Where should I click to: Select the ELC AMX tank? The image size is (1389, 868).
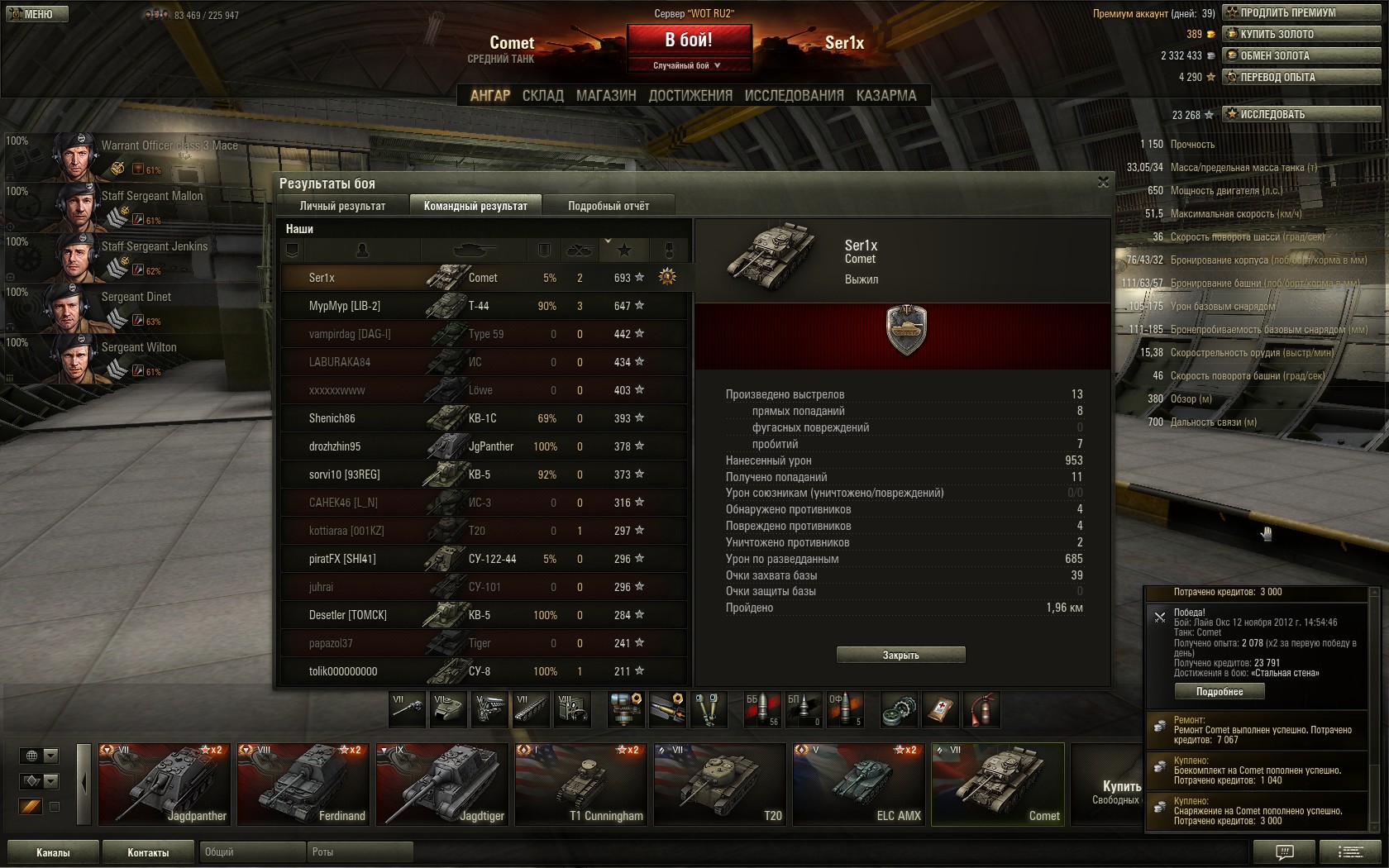click(x=858, y=784)
